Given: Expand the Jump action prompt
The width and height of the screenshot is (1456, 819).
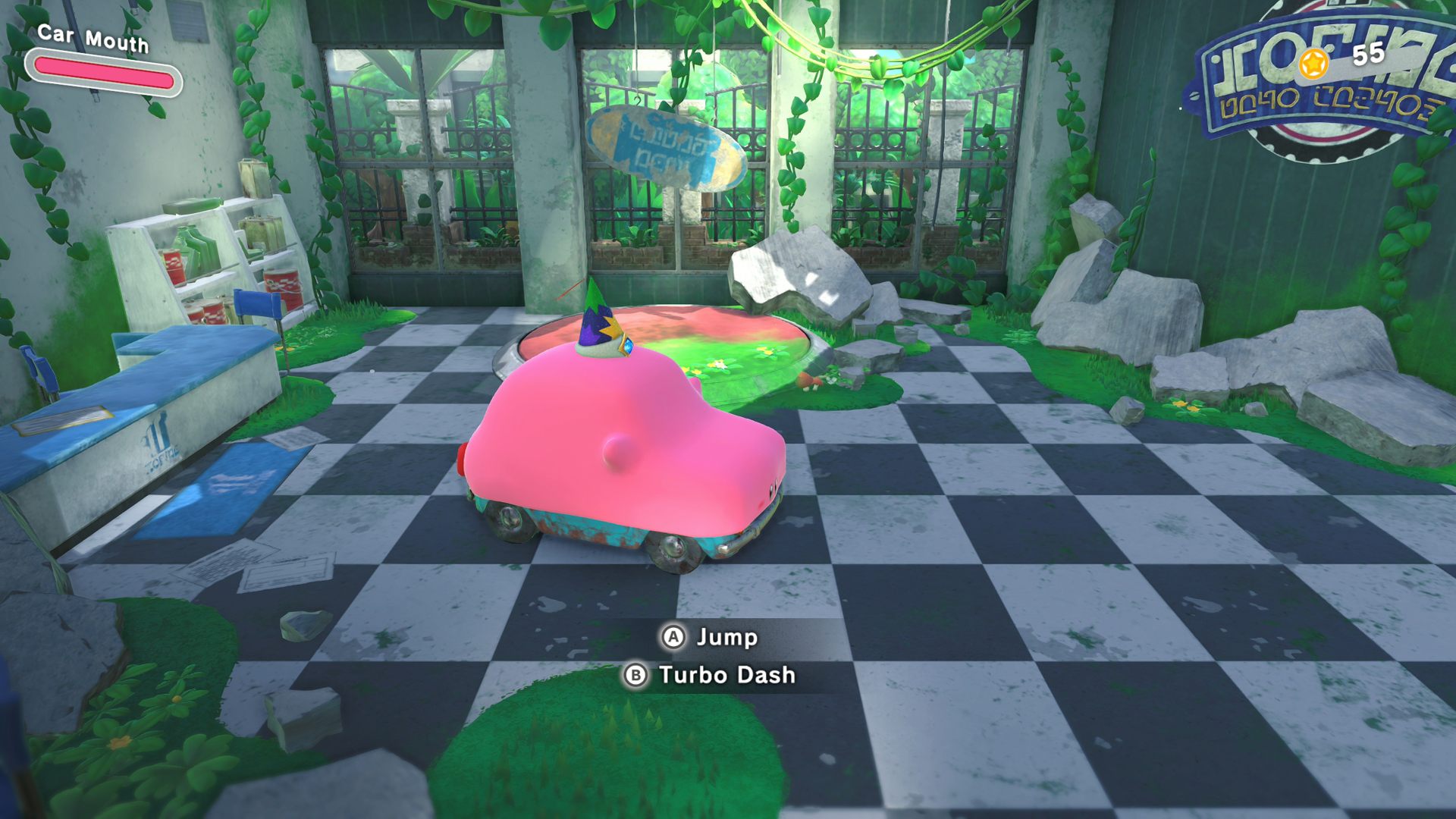Looking at the screenshot, I should coord(724,639).
